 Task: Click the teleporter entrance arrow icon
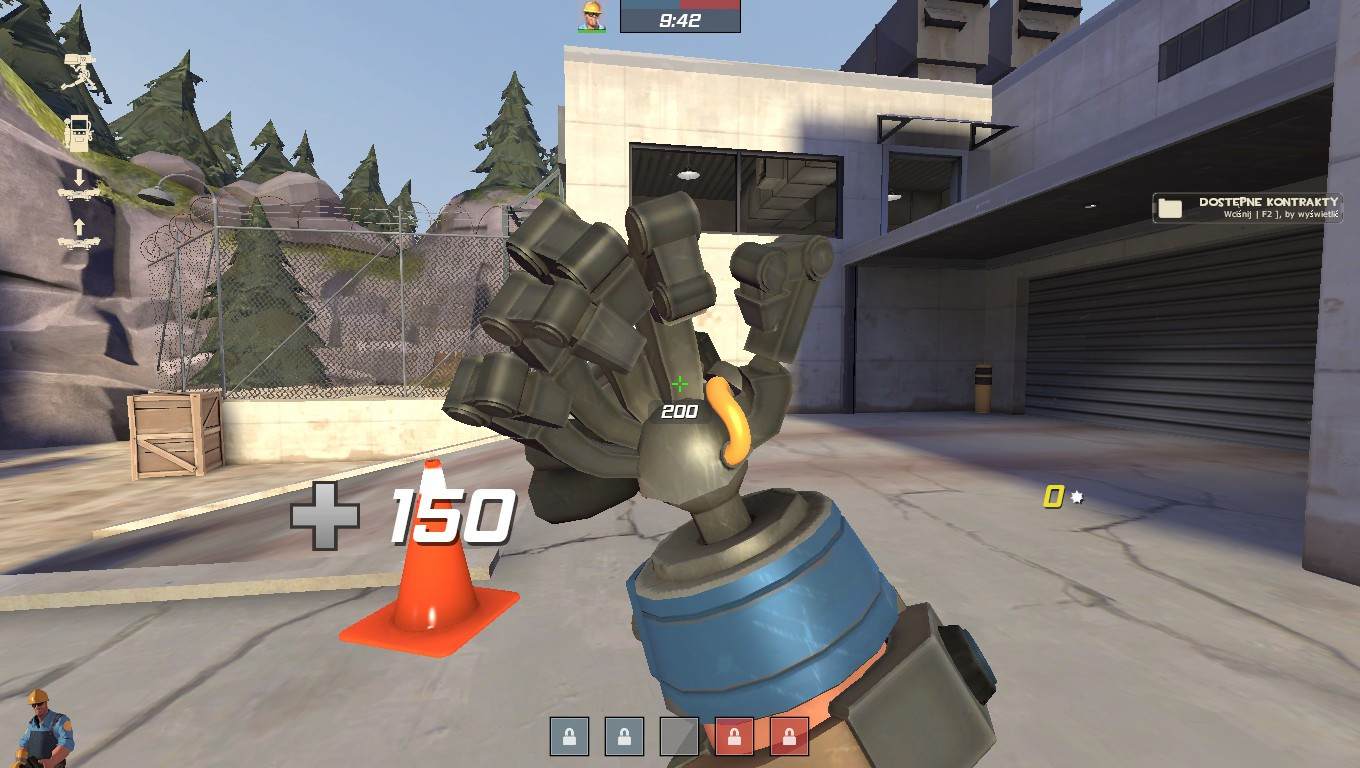tap(78, 183)
